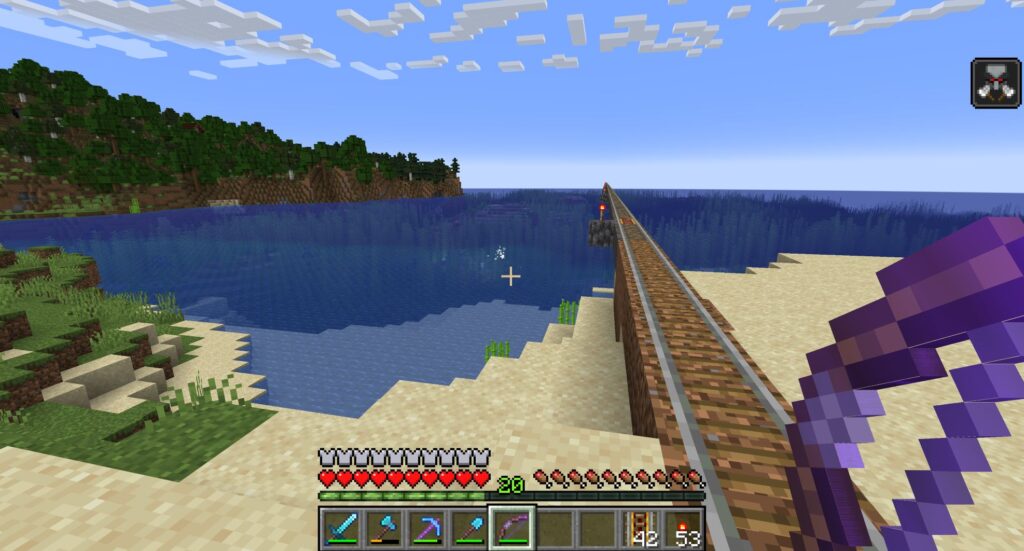Viewport: 1024px width, 551px height.
Task: Click the omen status effect icon
Action: point(995,82)
